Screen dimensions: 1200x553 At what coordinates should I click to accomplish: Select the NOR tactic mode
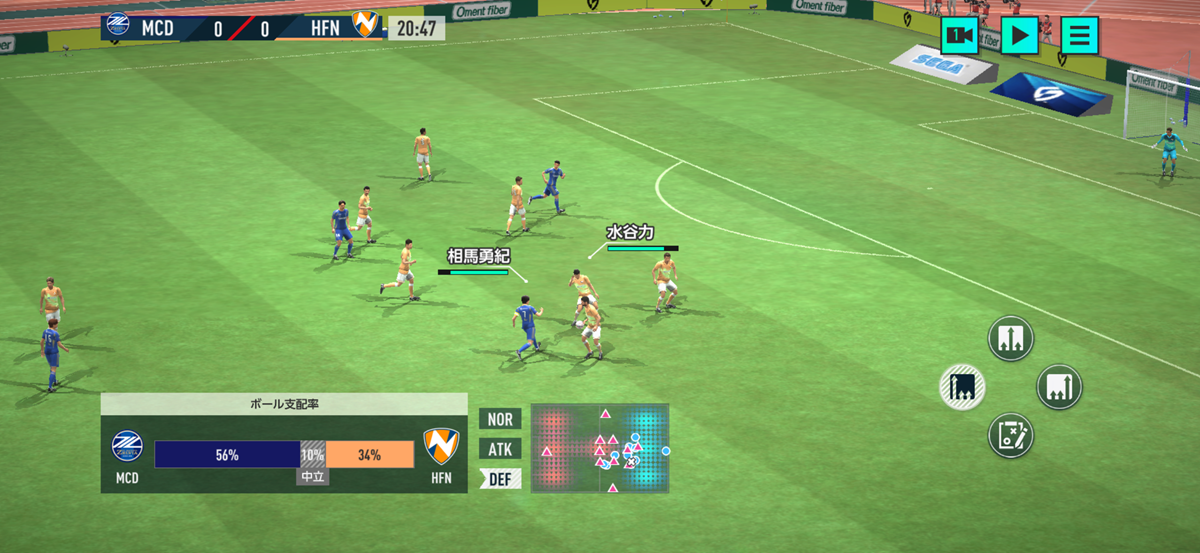500,419
